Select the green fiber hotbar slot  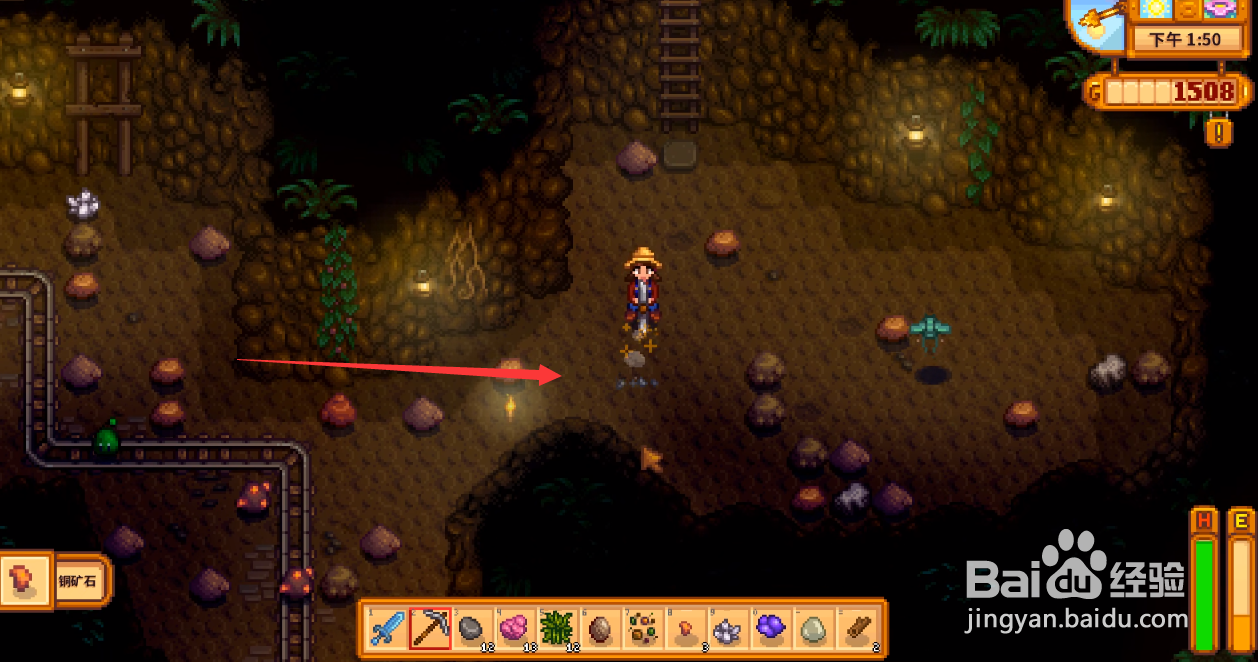(x=557, y=629)
